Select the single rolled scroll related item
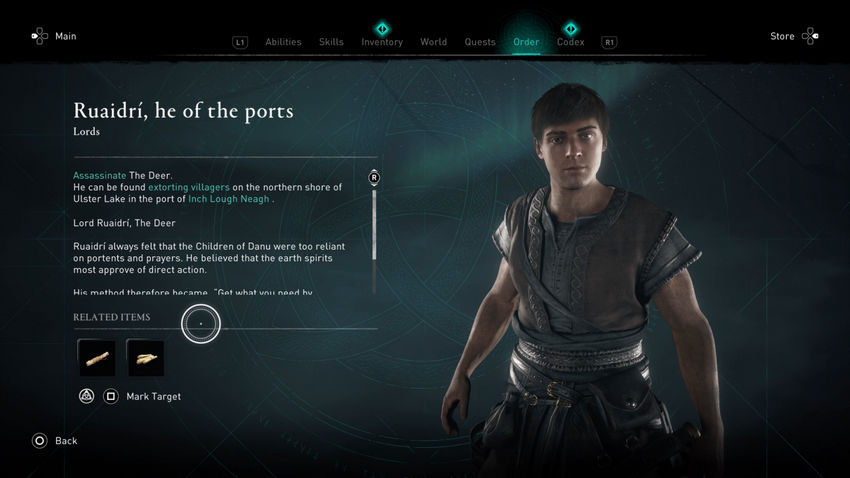The width and height of the screenshot is (850, 478). click(97, 358)
